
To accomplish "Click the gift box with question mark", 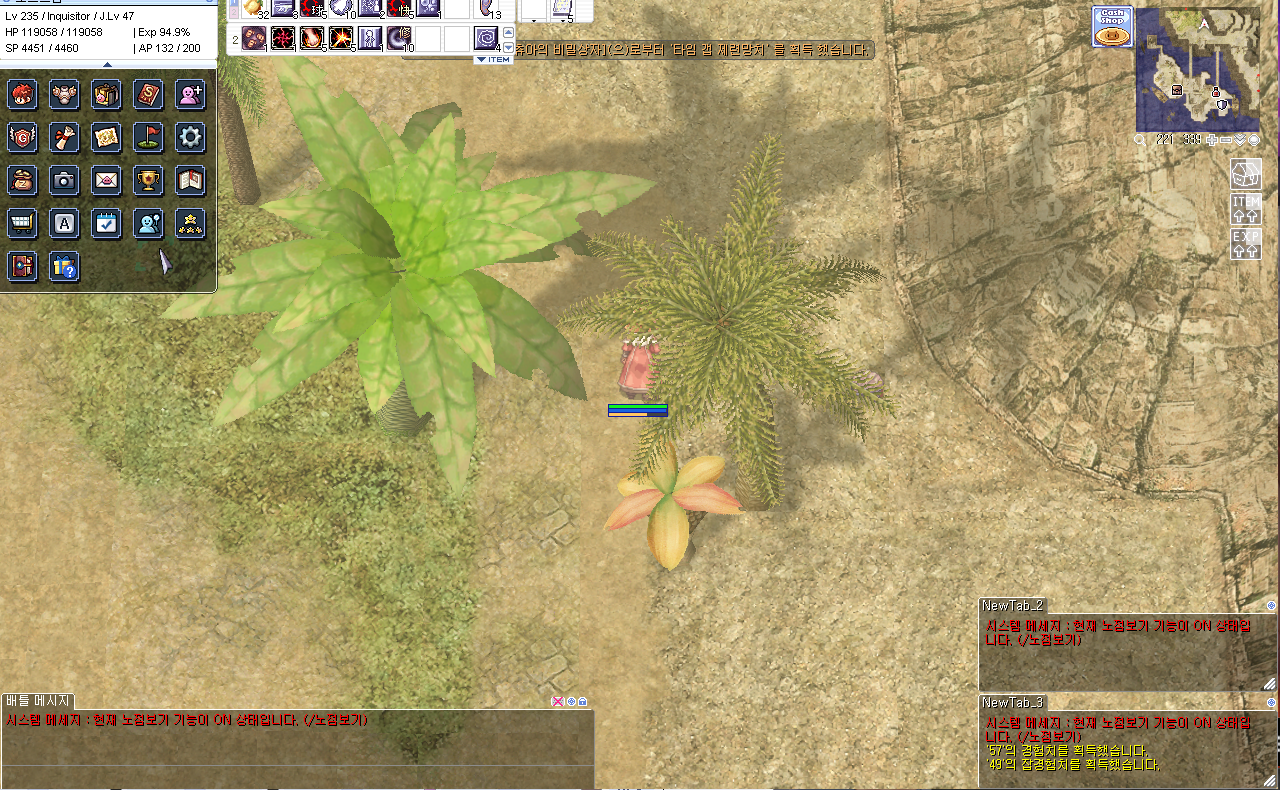I will pos(64,266).
